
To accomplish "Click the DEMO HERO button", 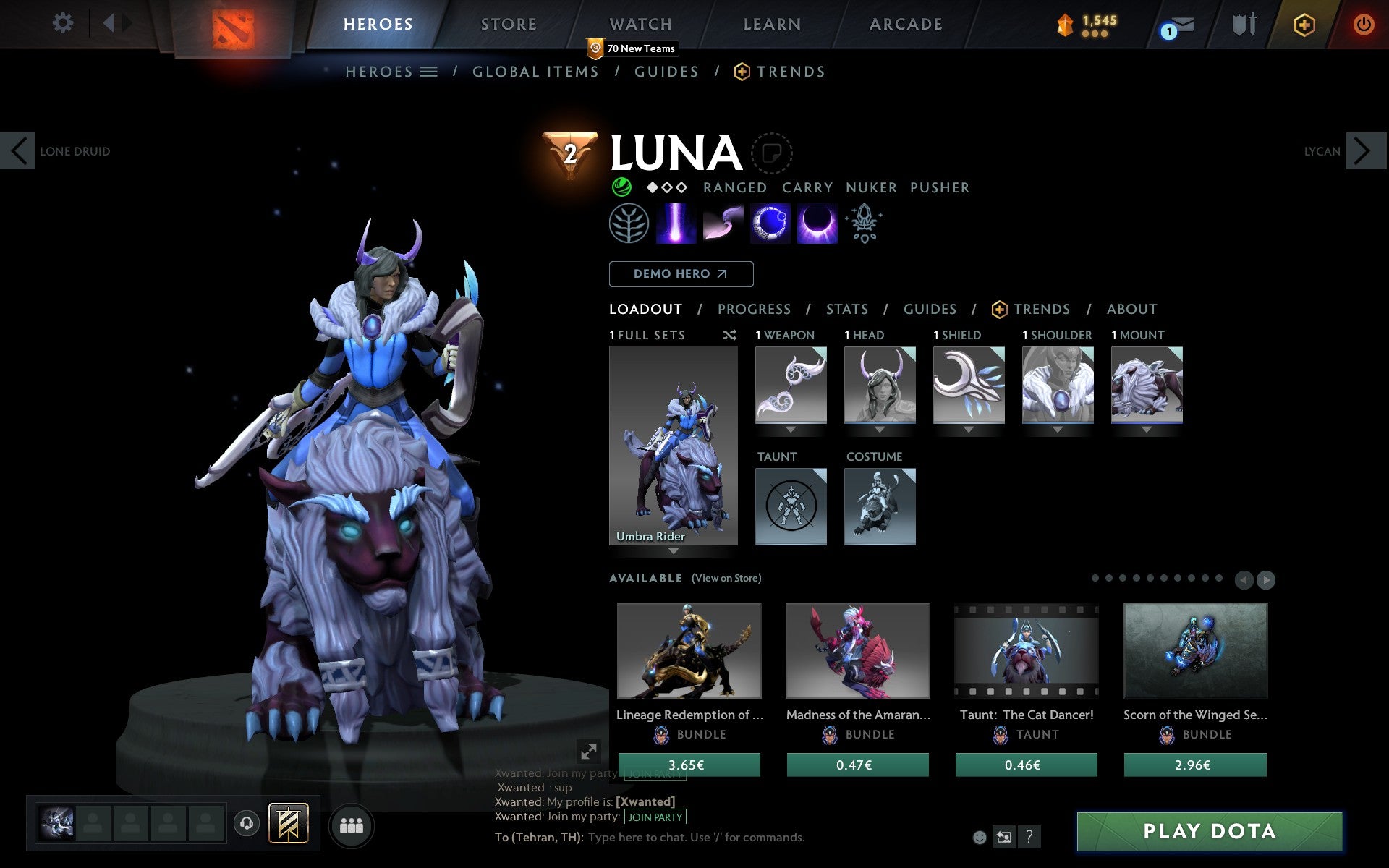I will 681,274.
